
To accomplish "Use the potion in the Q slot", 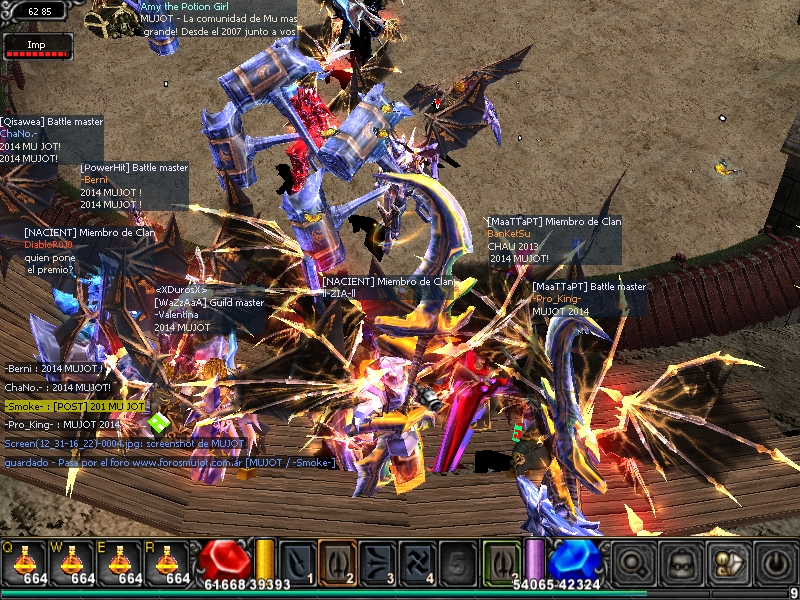I will 26,563.
